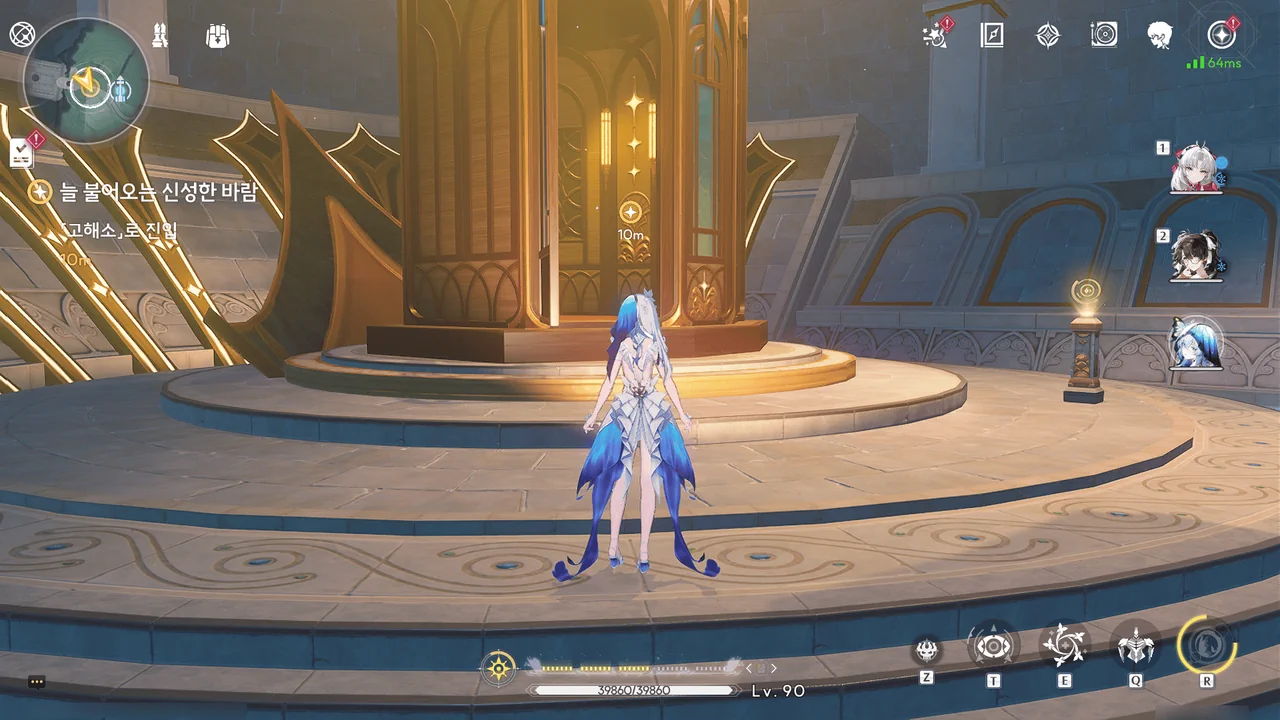Viewport: 1280px width, 720px height.
Task: Use the eye-shaped utility tool above T
Action: click(993, 646)
